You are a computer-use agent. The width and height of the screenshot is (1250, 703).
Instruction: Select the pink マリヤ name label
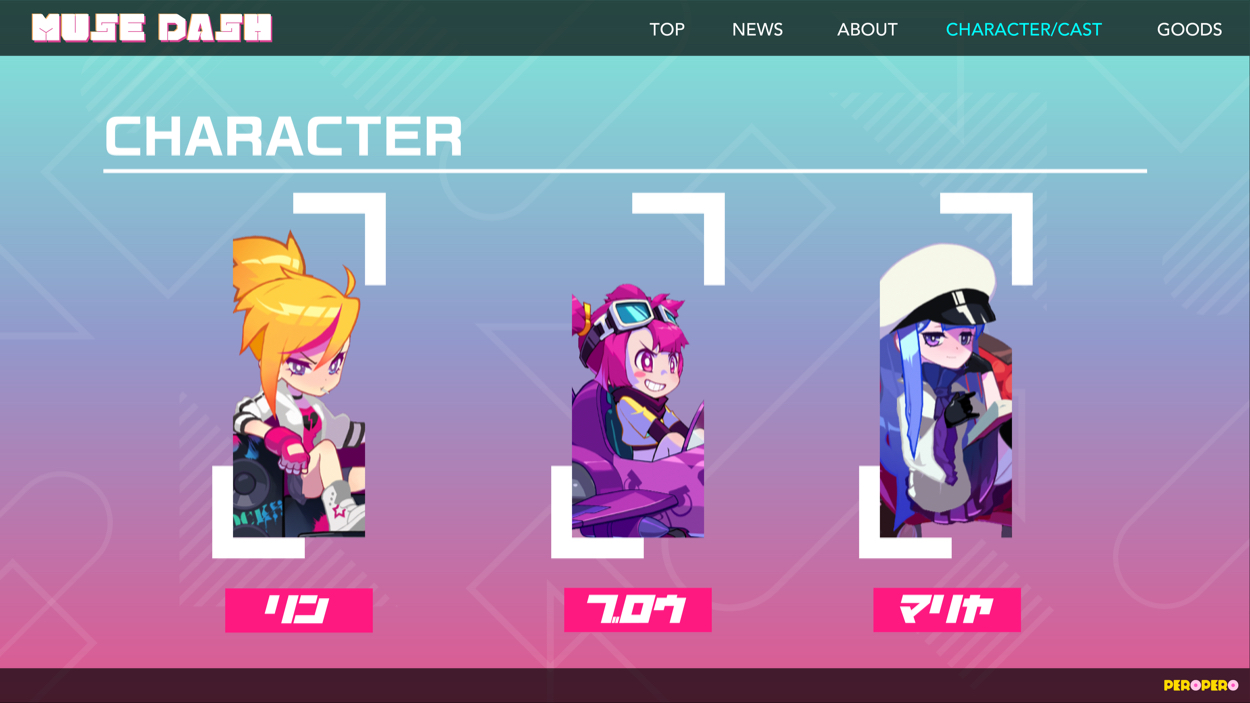tap(947, 610)
